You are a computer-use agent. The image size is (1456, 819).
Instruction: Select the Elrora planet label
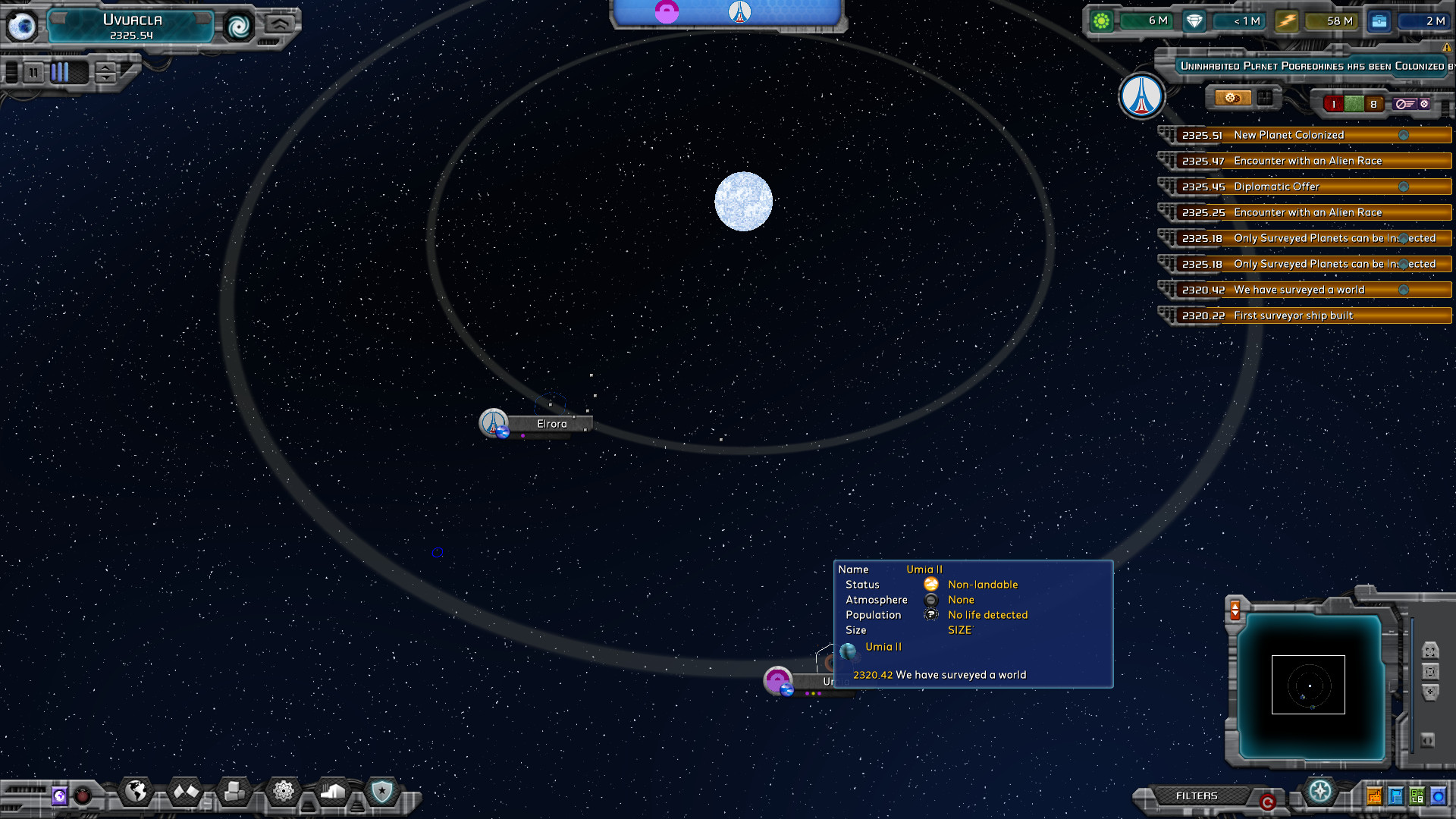click(551, 424)
